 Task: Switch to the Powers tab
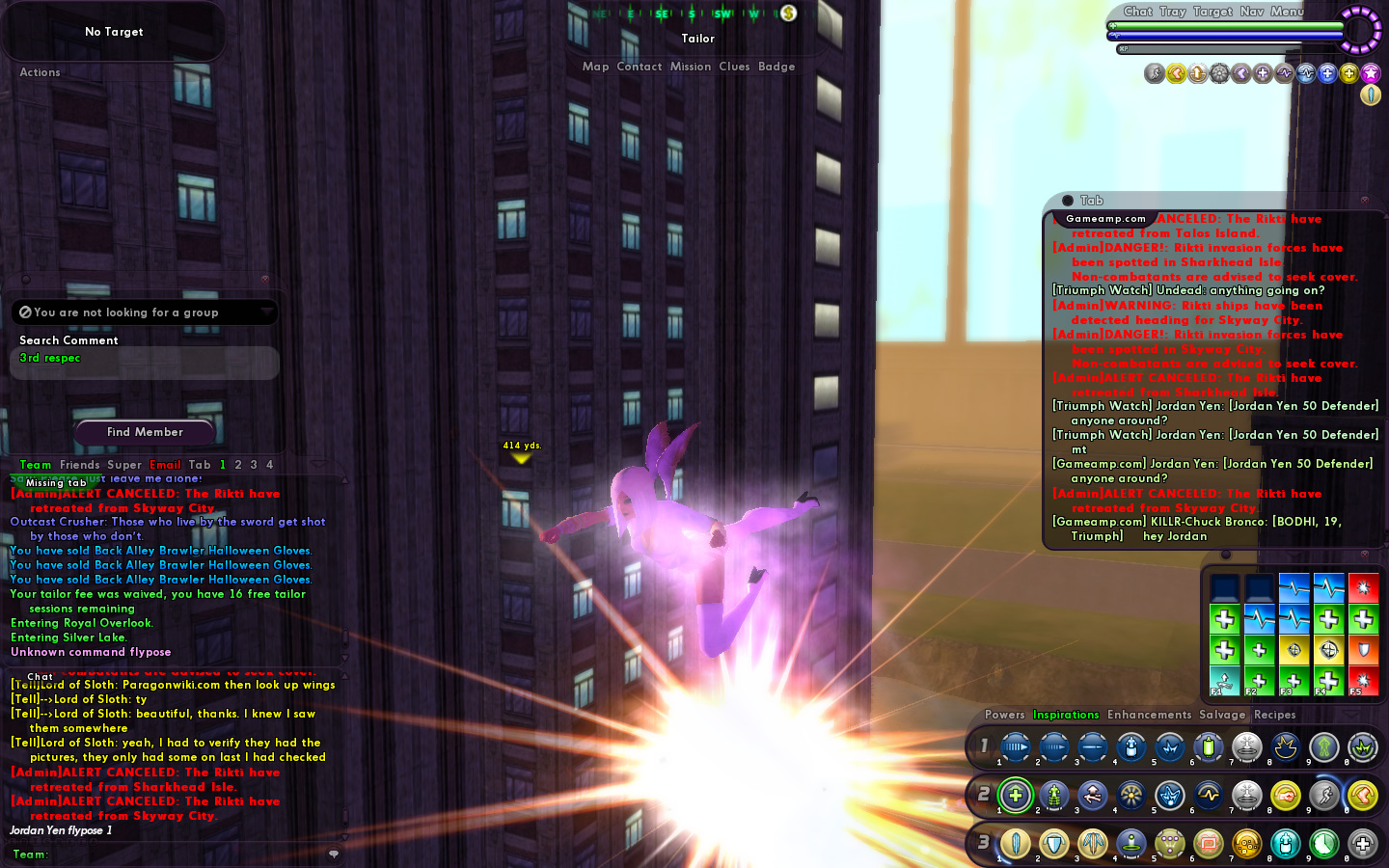tap(1004, 715)
